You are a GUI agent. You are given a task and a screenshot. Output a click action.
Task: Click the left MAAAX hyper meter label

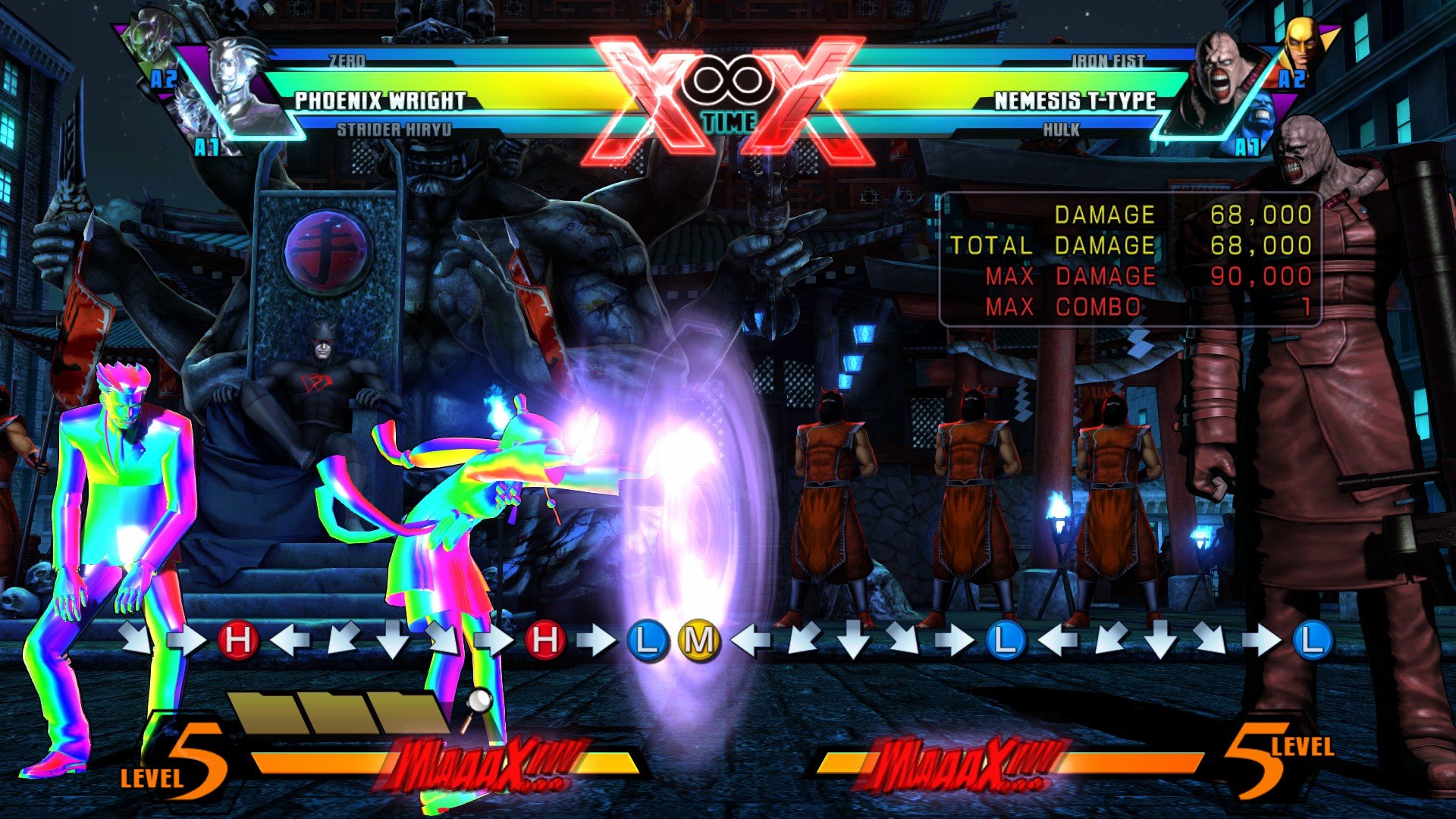[x=485, y=758]
